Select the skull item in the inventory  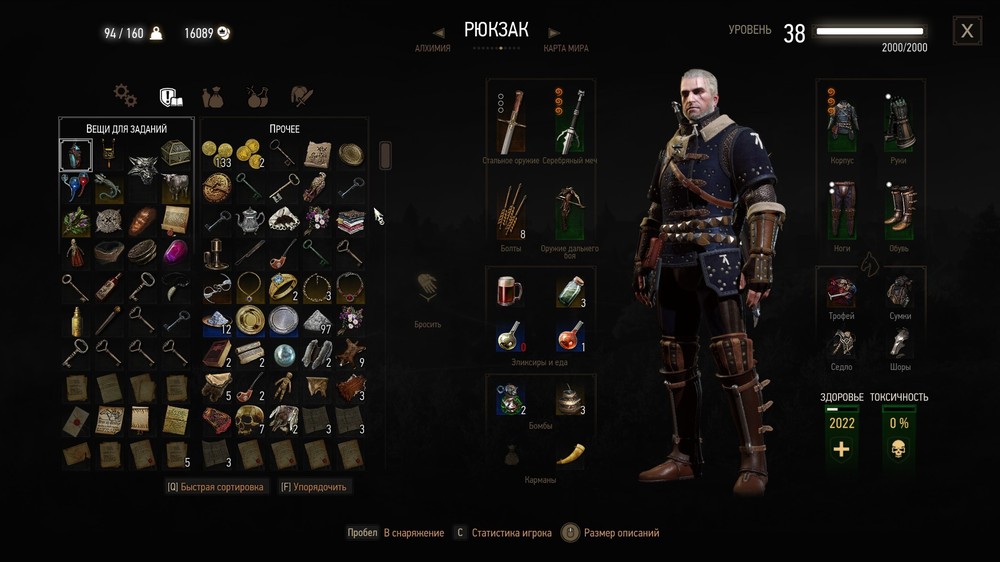pyautogui.click(x=249, y=420)
